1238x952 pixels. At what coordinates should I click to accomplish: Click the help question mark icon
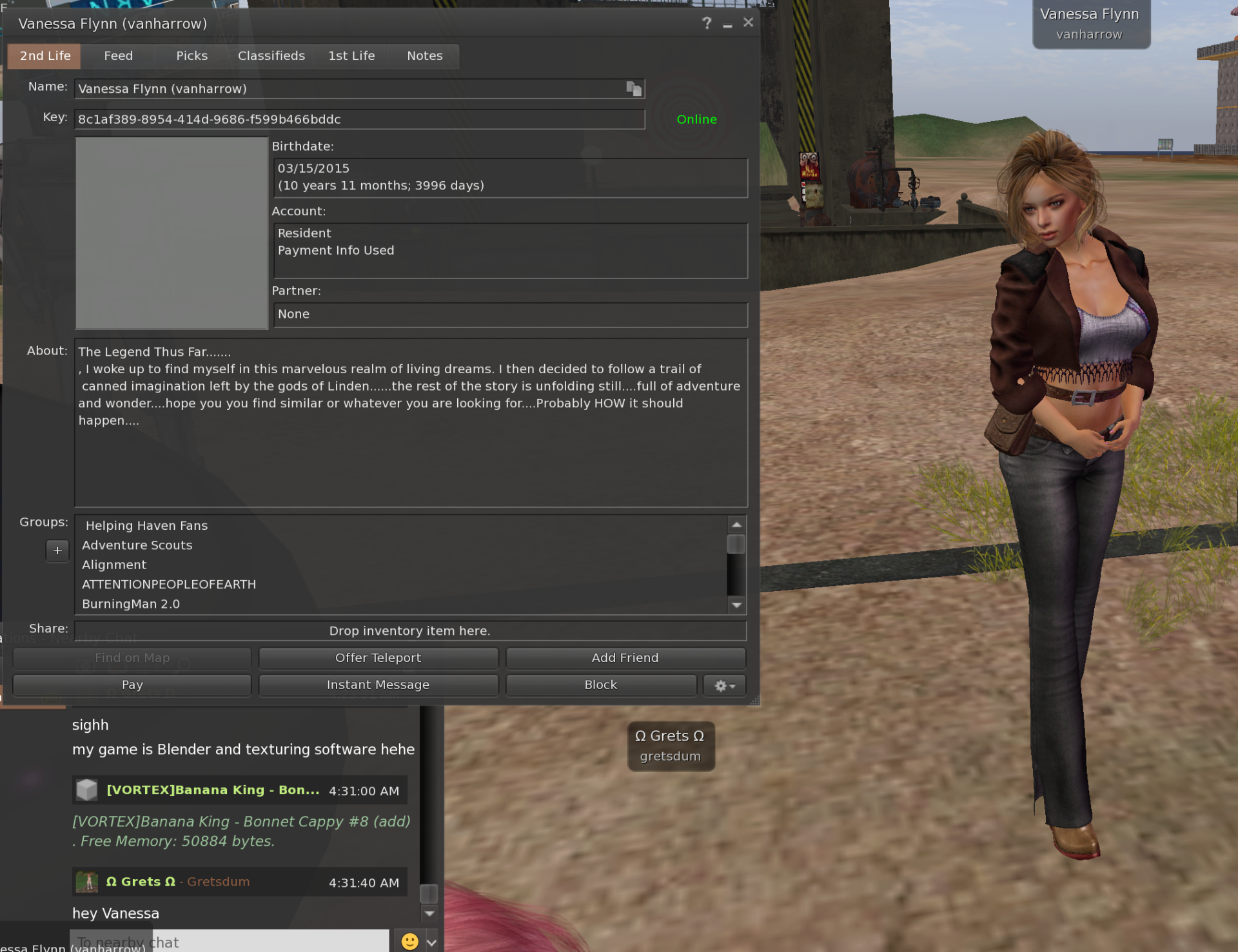707,23
